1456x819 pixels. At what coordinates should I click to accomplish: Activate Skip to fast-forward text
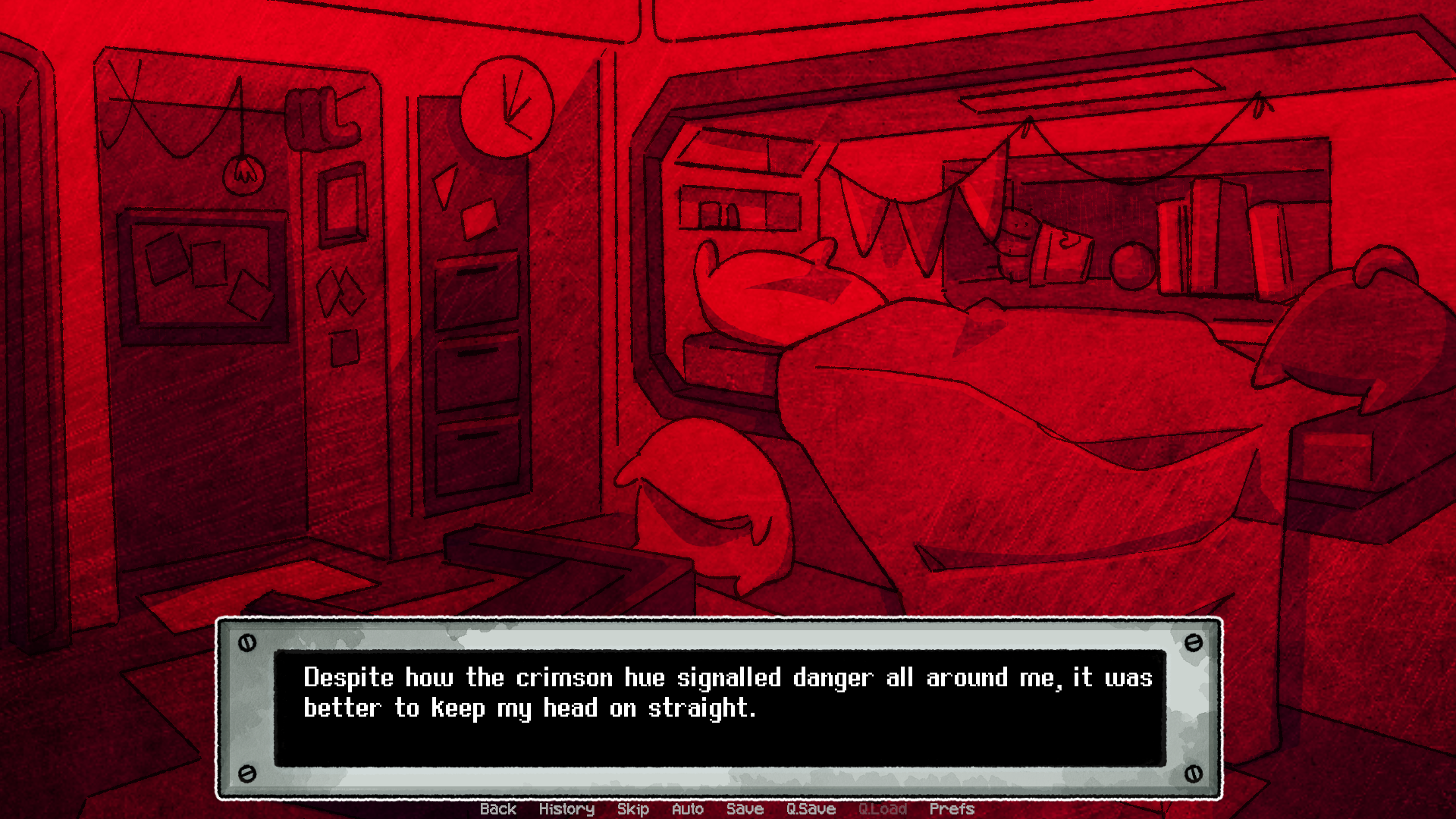[632, 809]
